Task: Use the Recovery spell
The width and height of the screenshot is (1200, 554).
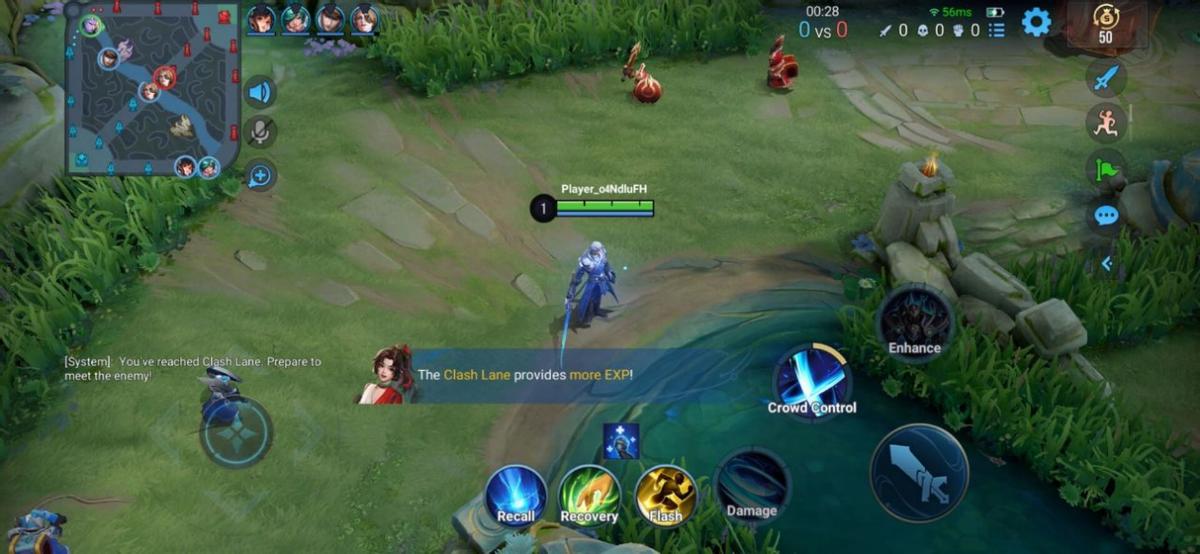Action: pyautogui.click(x=589, y=495)
